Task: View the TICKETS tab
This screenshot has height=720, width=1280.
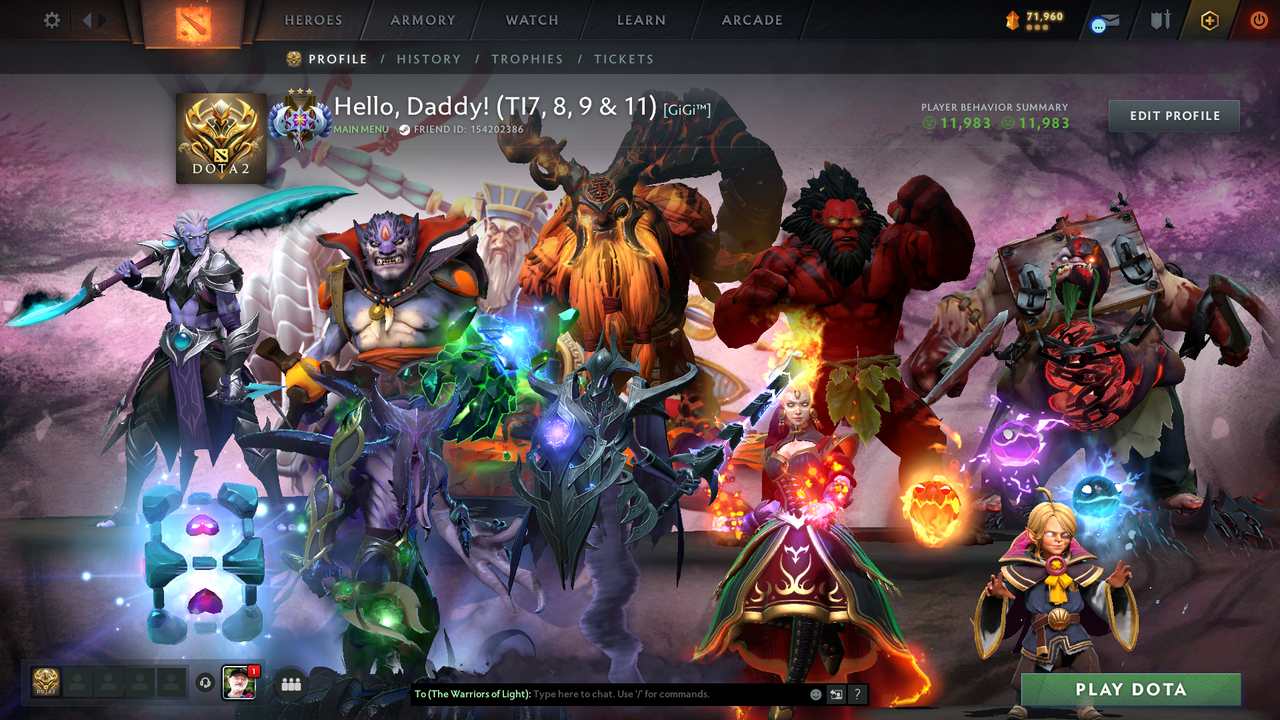Action: tap(624, 59)
